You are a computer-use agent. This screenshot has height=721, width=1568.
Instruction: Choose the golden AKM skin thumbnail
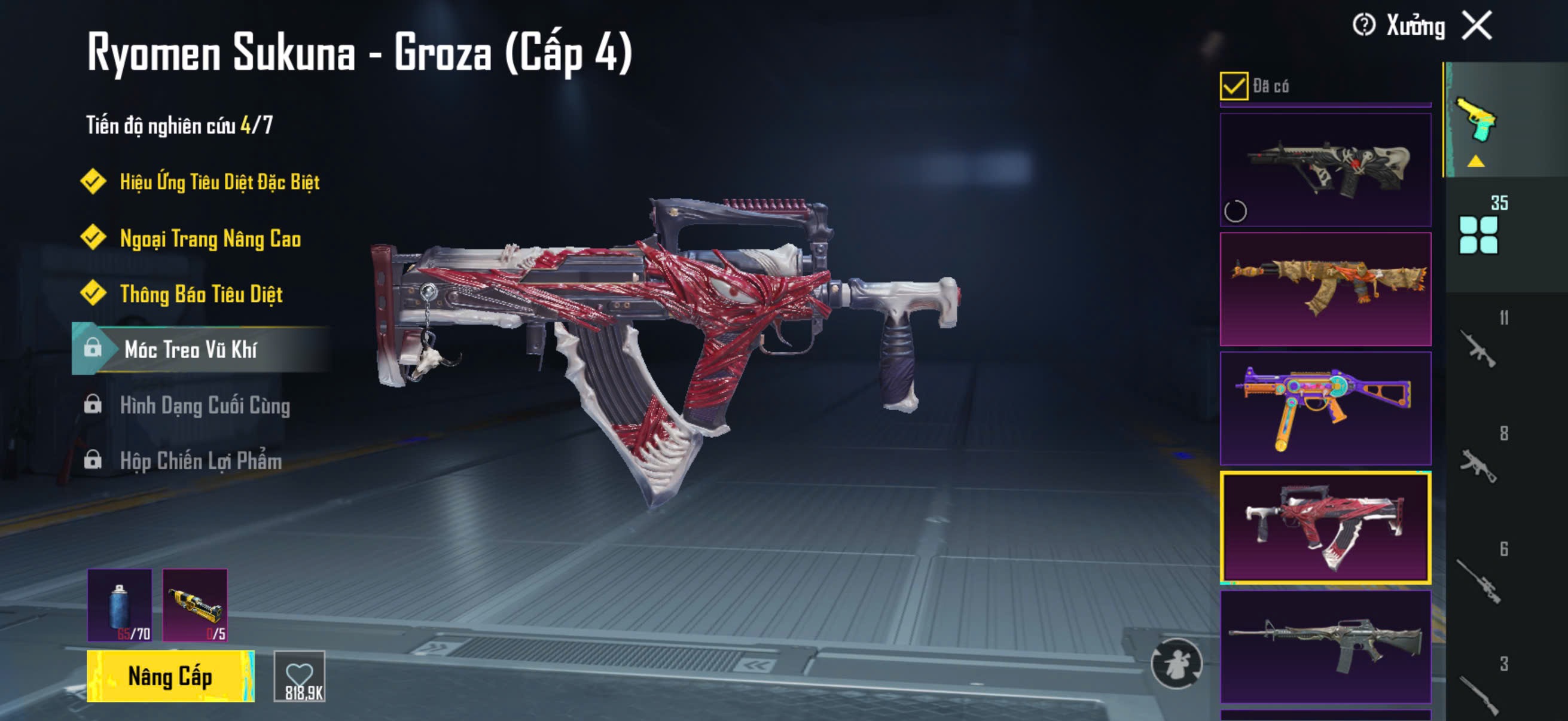pyautogui.click(x=1325, y=288)
